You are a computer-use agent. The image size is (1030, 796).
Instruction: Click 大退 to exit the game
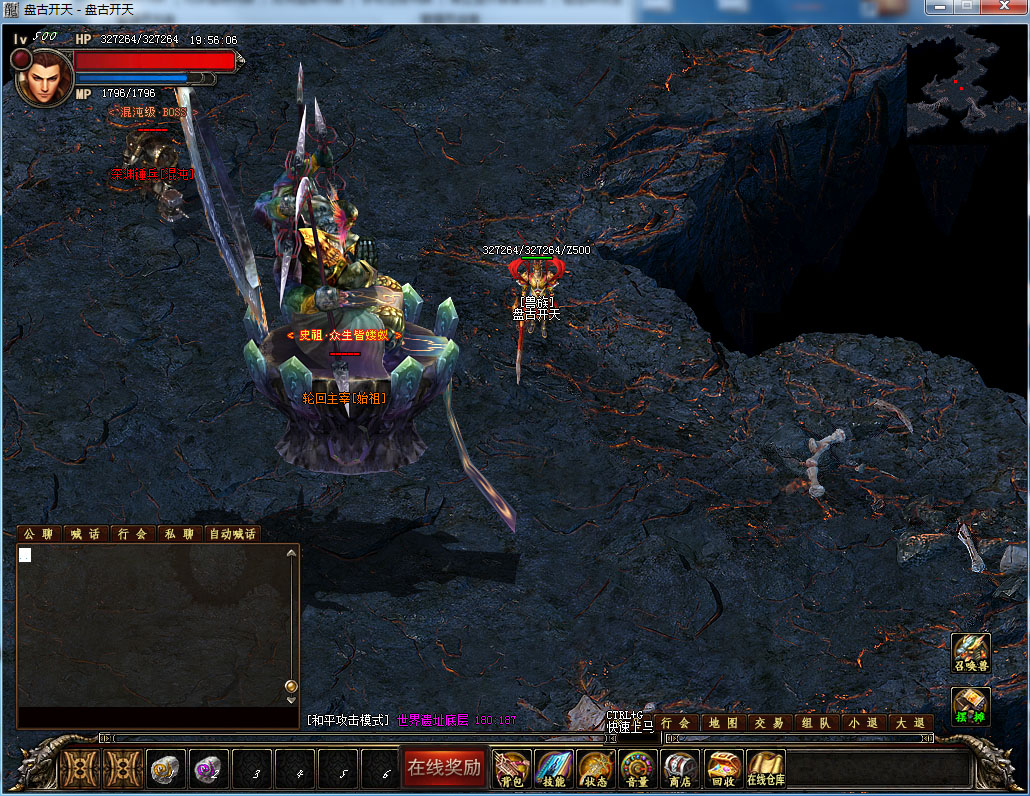[909, 723]
